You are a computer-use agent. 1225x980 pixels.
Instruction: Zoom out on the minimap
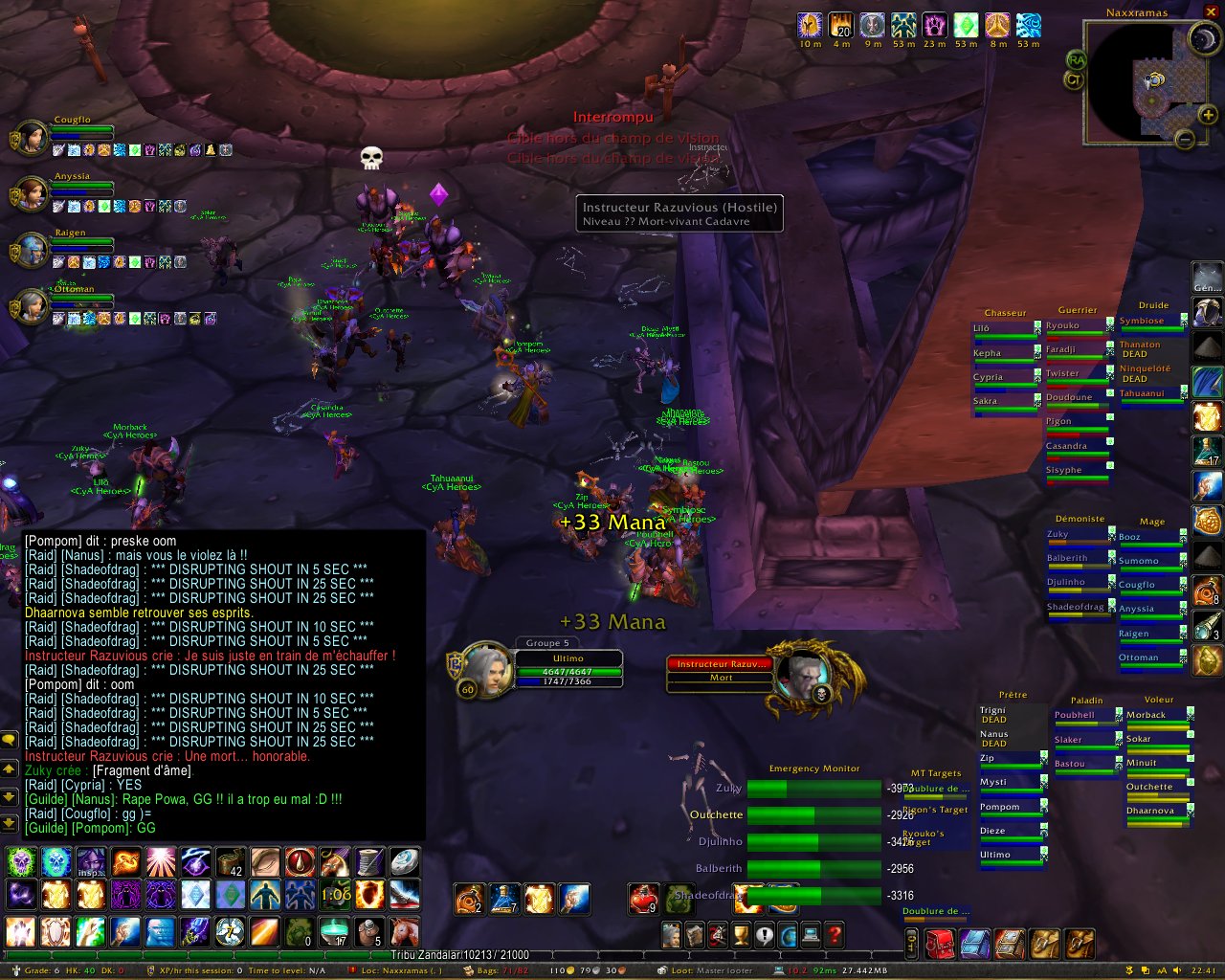coord(1185,140)
